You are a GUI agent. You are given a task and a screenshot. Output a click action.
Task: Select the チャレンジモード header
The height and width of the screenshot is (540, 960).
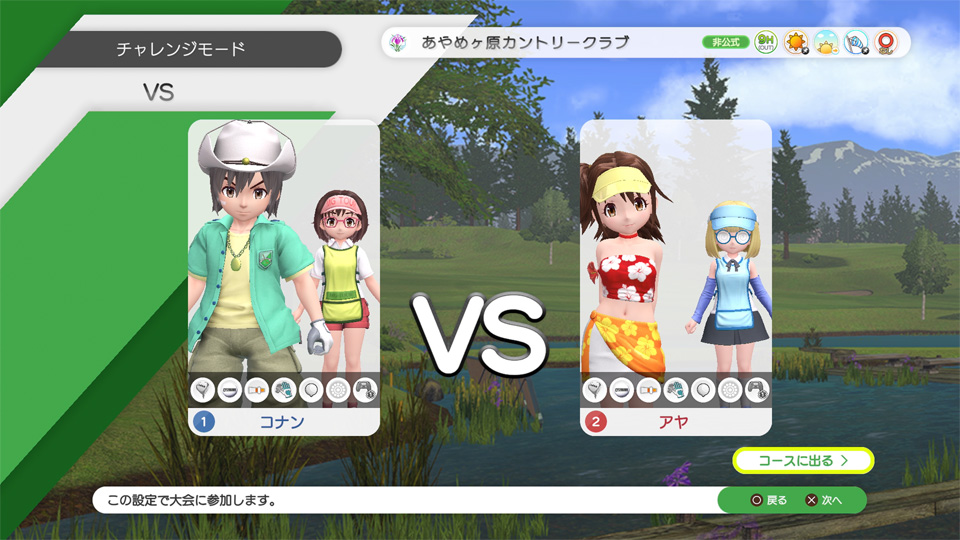[180, 48]
